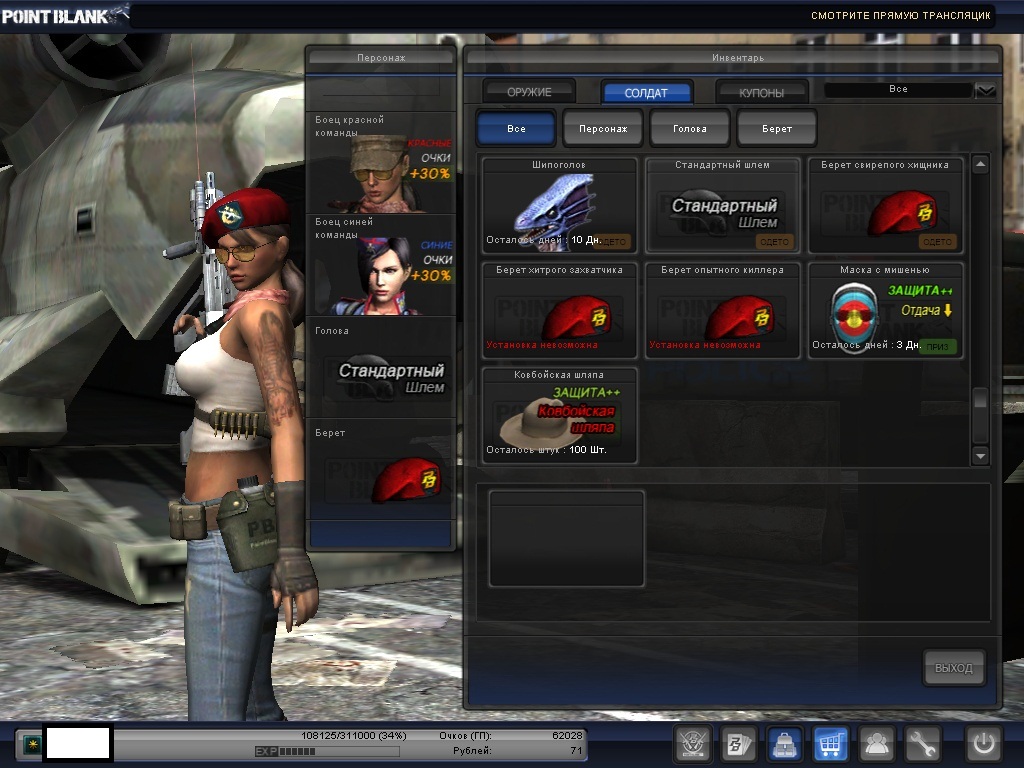Select Берет свирепого хищника

885,205
